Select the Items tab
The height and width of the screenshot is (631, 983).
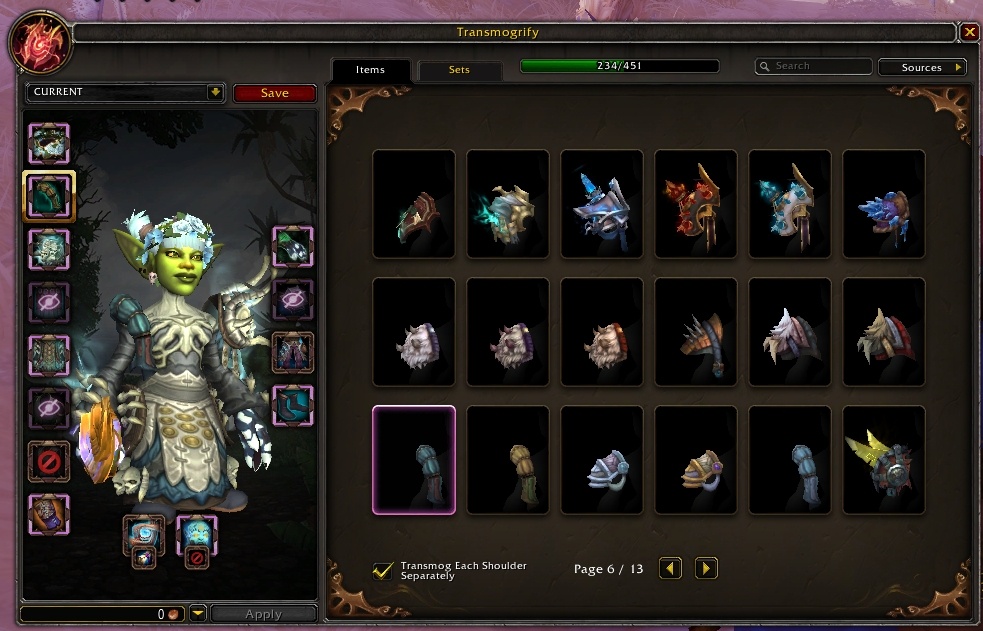(370, 70)
